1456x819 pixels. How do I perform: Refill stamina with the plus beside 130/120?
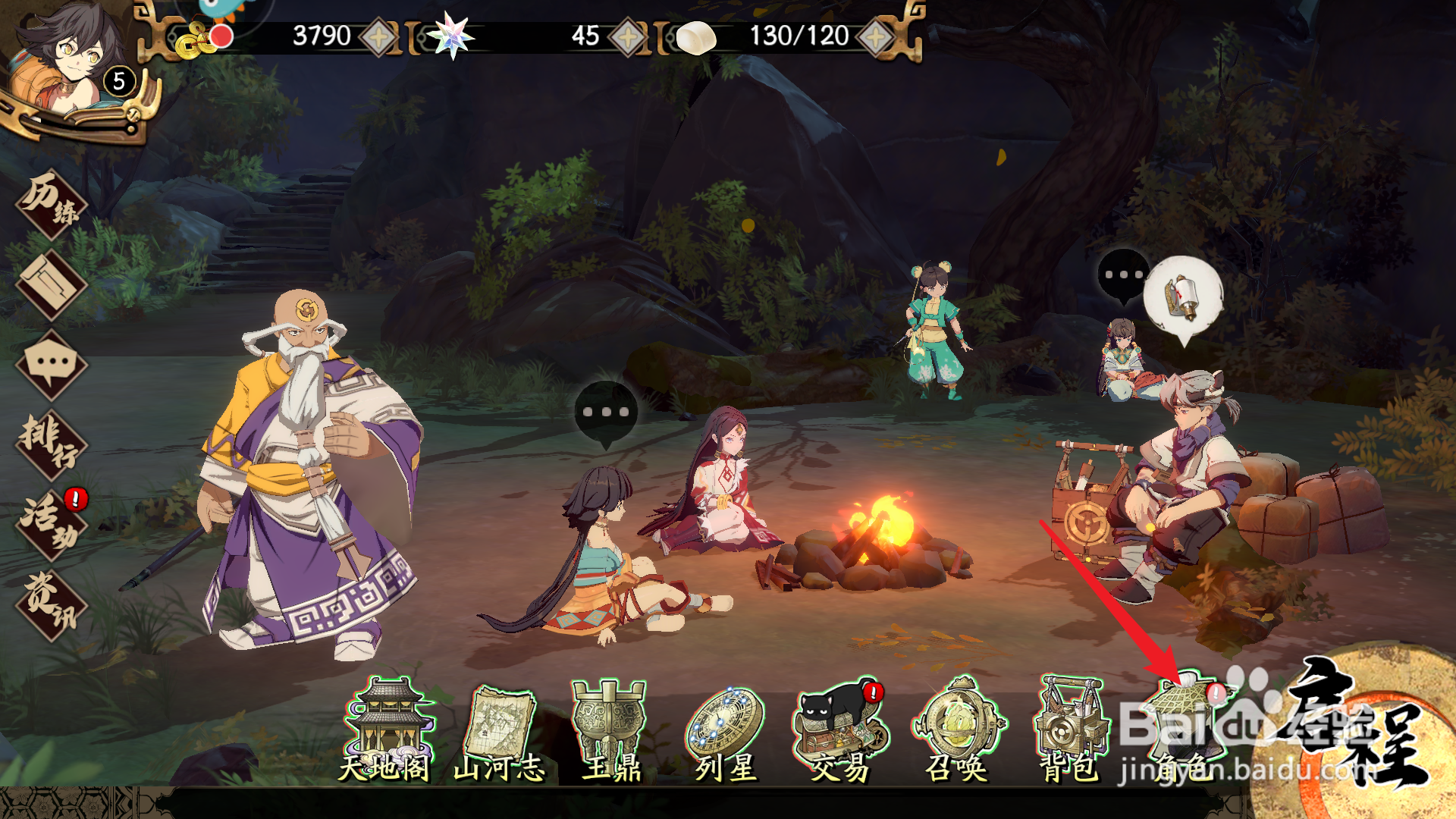pyautogui.click(x=876, y=36)
